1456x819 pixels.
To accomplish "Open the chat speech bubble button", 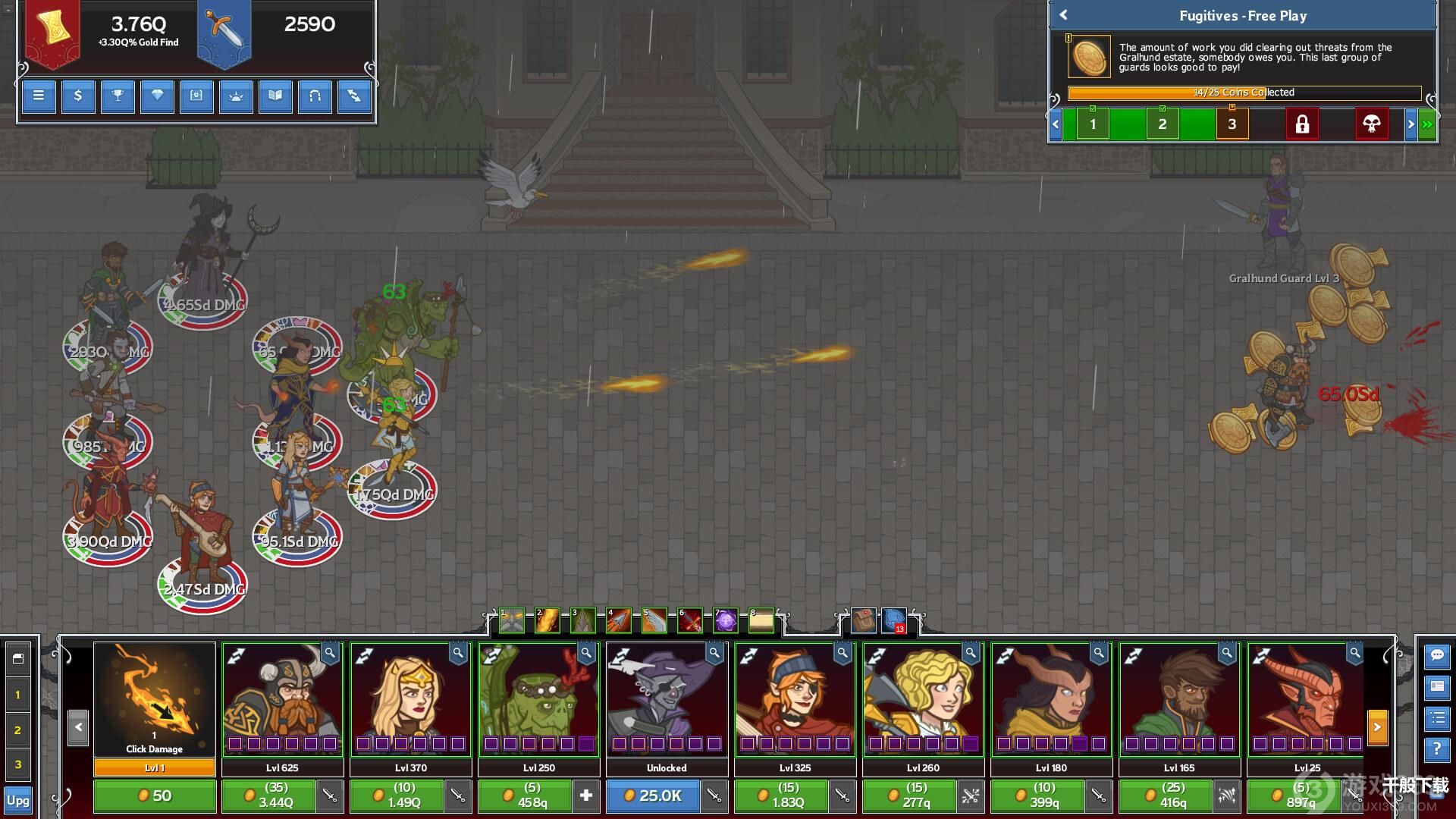I will [1437, 655].
